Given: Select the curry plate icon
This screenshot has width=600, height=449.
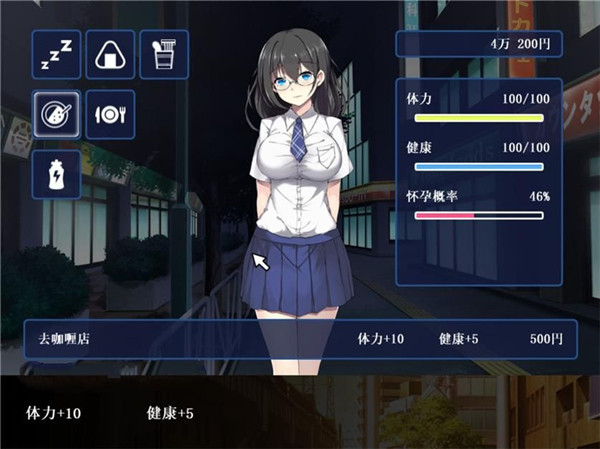Looking at the screenshot, I should 56,114.
